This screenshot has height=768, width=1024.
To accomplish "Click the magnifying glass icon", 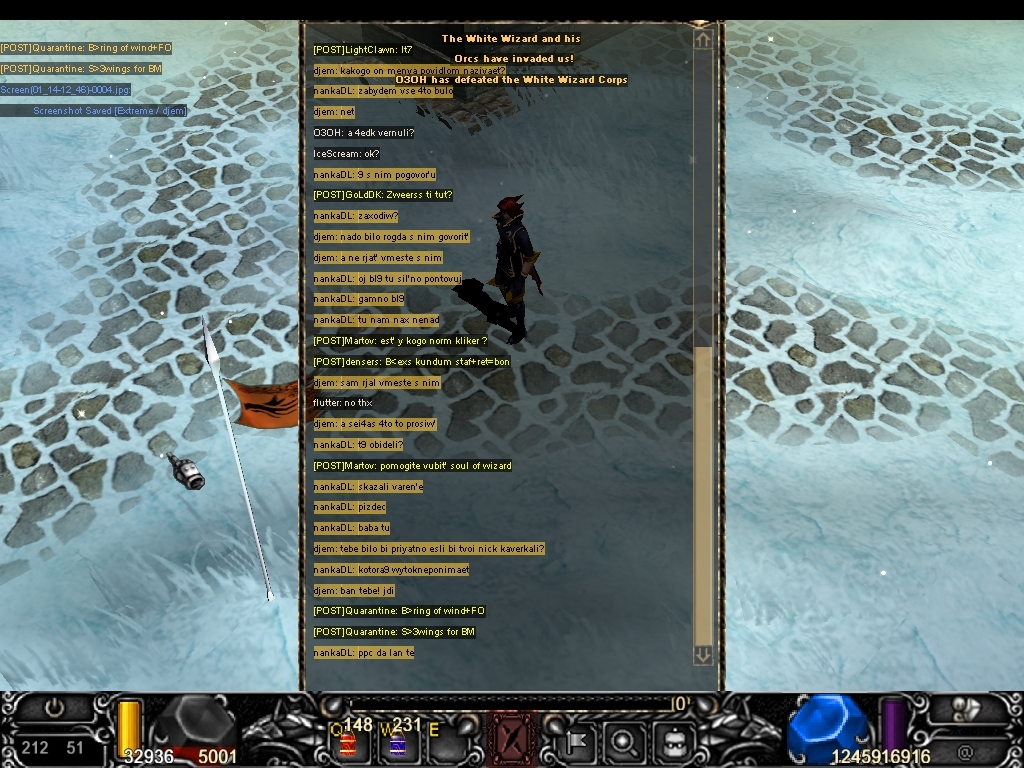I will [x=624, y=743].
